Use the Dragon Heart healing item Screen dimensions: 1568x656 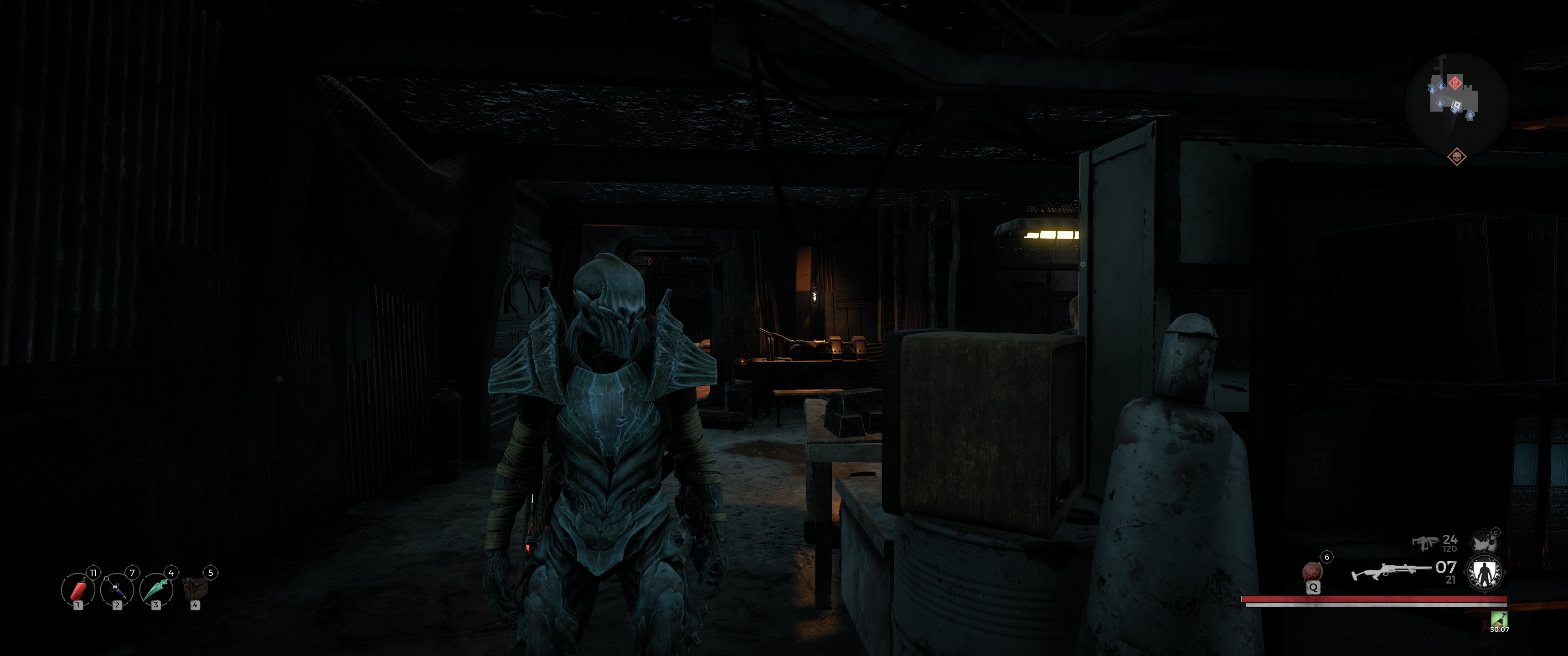[1312, 571]
